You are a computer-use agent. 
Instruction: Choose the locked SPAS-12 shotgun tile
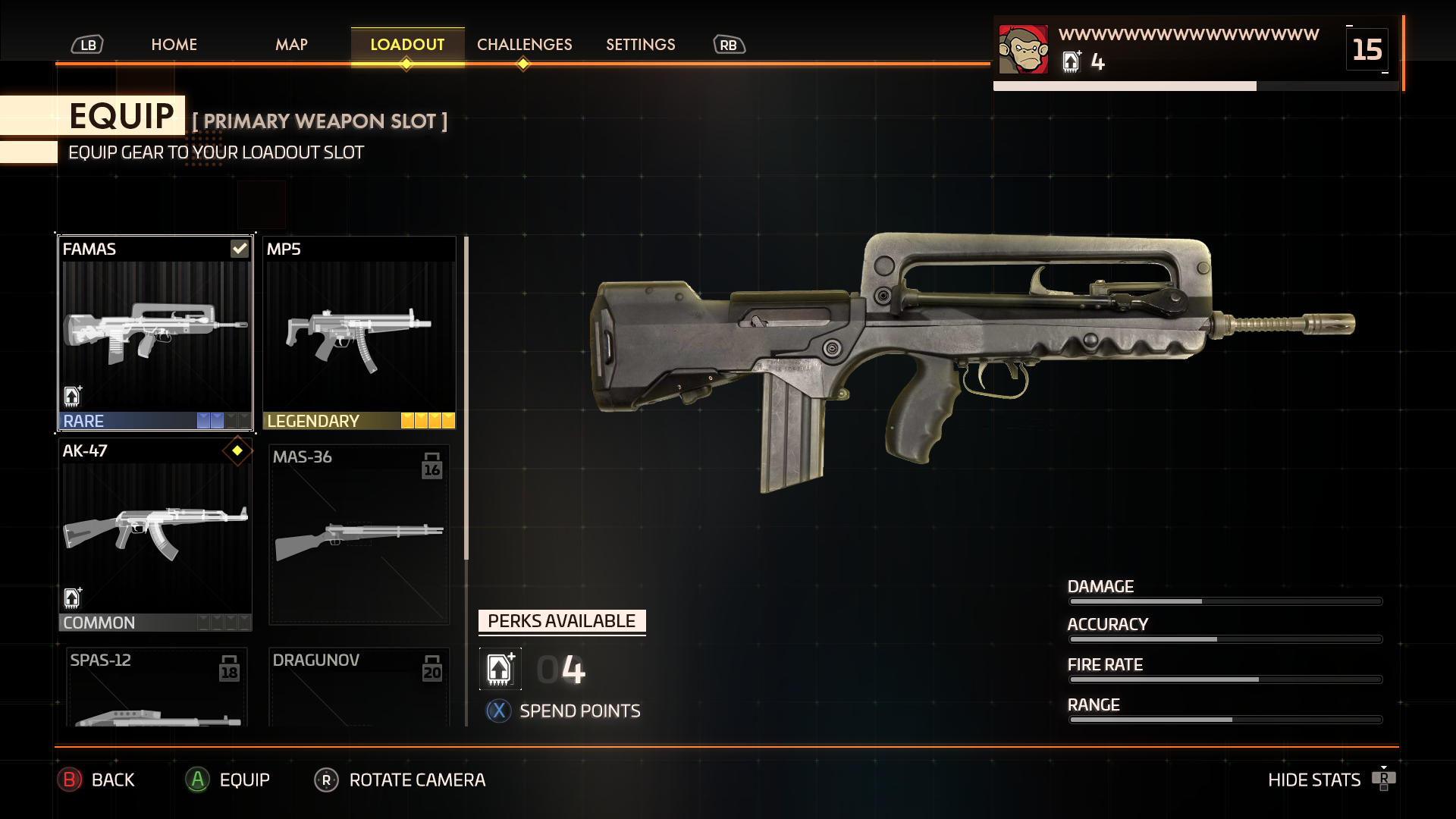point(155,686)
